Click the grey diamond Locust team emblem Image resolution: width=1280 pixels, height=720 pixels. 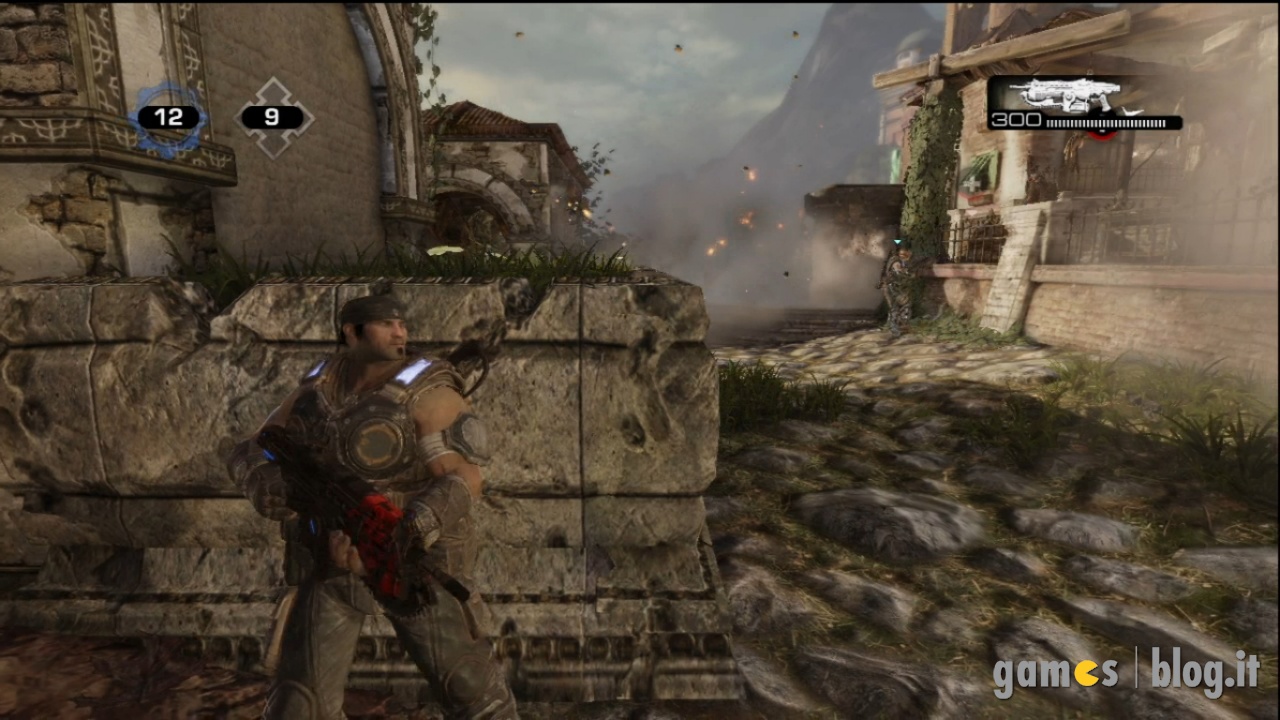pos(273,118)
